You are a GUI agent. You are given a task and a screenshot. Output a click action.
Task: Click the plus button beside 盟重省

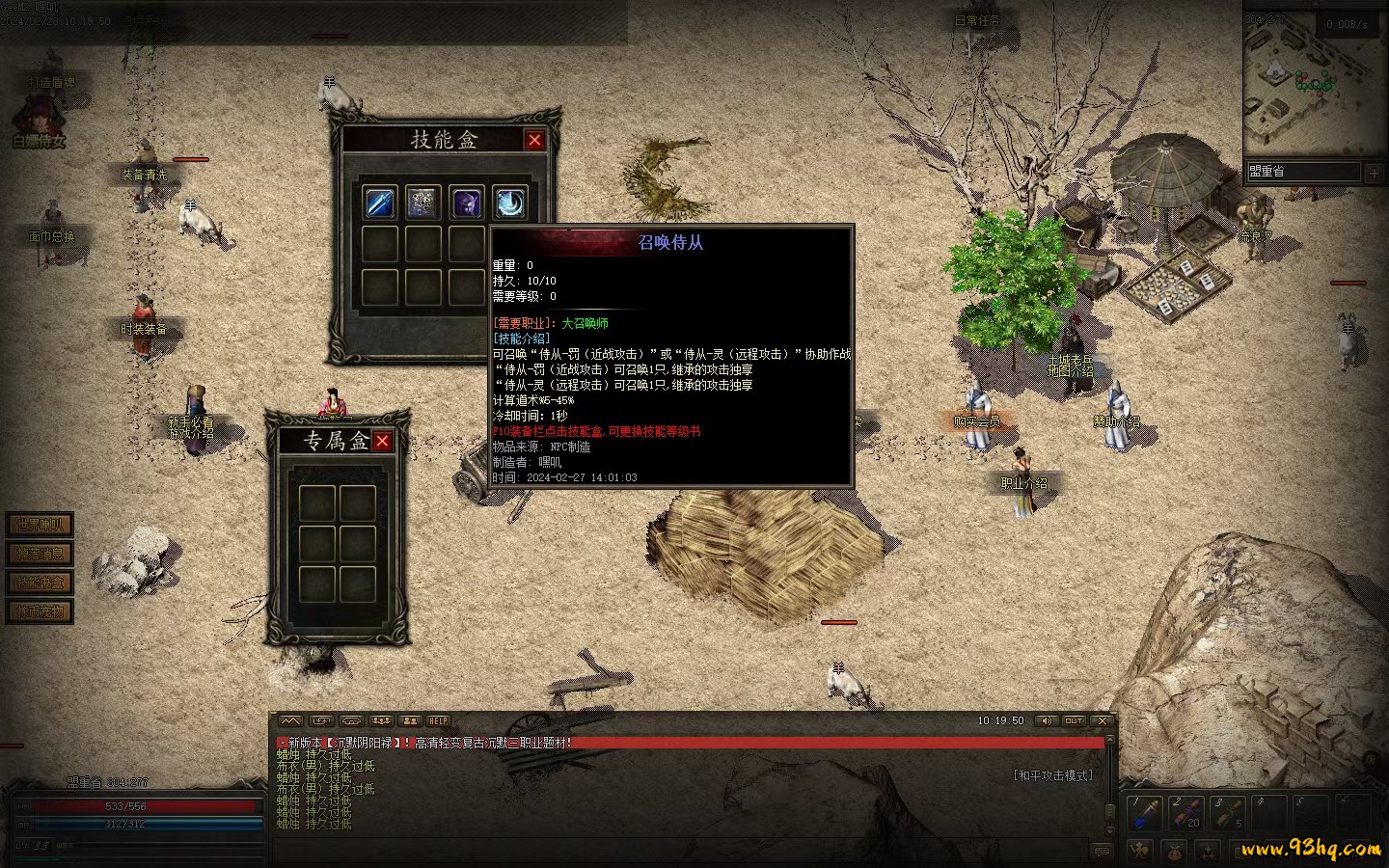1374,172
